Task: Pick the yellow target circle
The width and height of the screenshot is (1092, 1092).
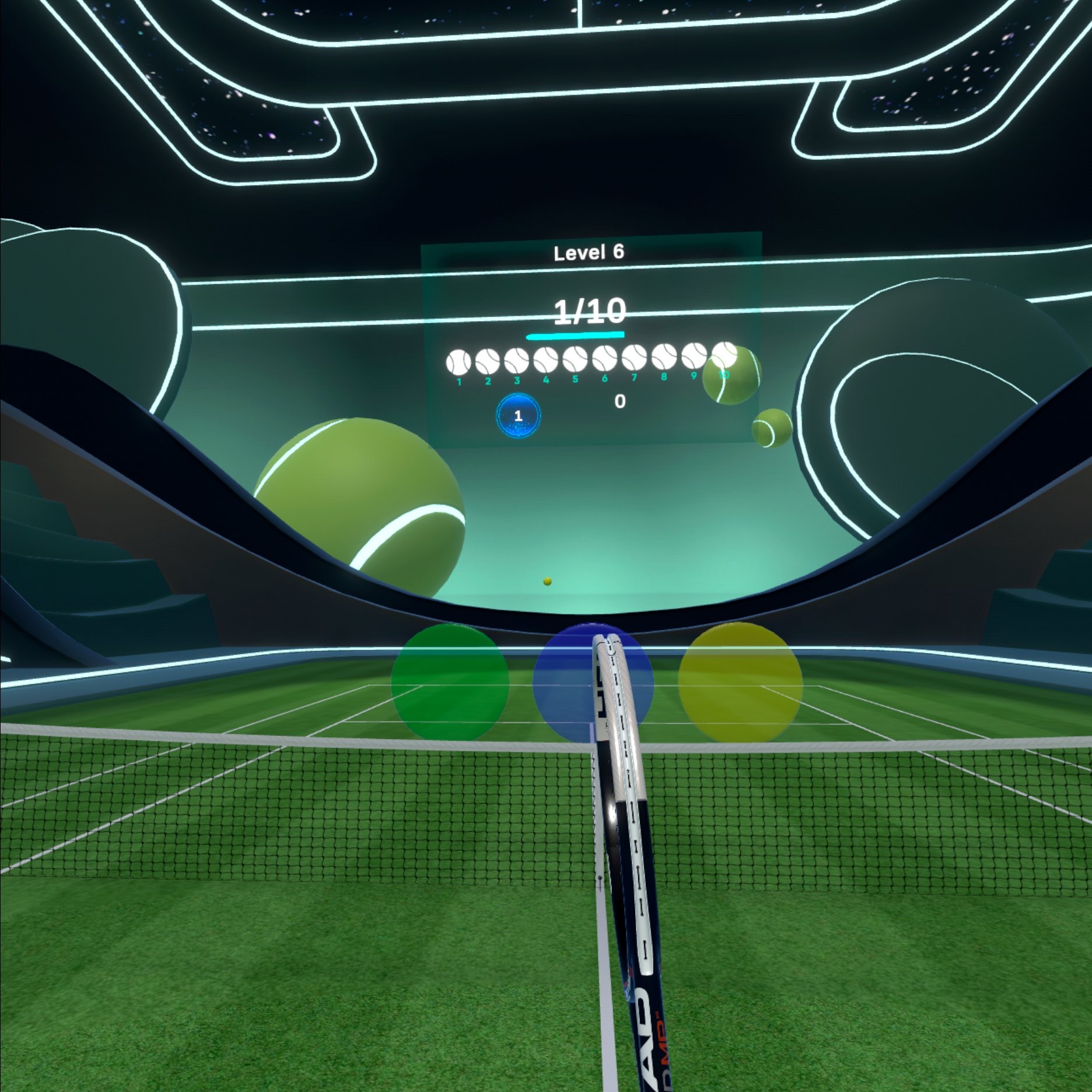Action: click(740, 682)
